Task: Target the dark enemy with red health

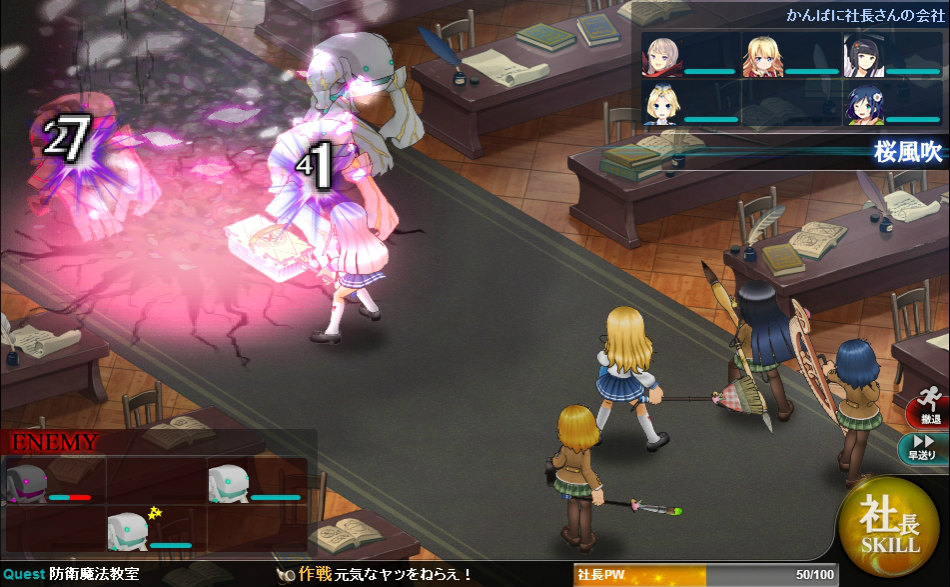Action: tap(28, 483)
